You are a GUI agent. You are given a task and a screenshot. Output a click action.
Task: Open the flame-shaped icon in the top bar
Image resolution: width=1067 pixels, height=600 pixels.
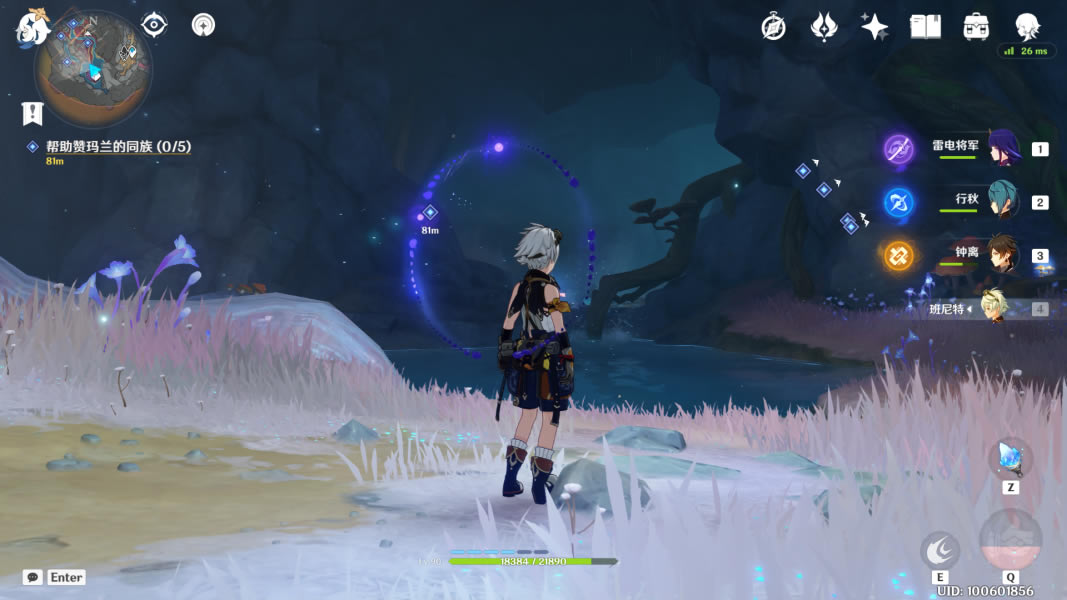click(x=823, y=27)
